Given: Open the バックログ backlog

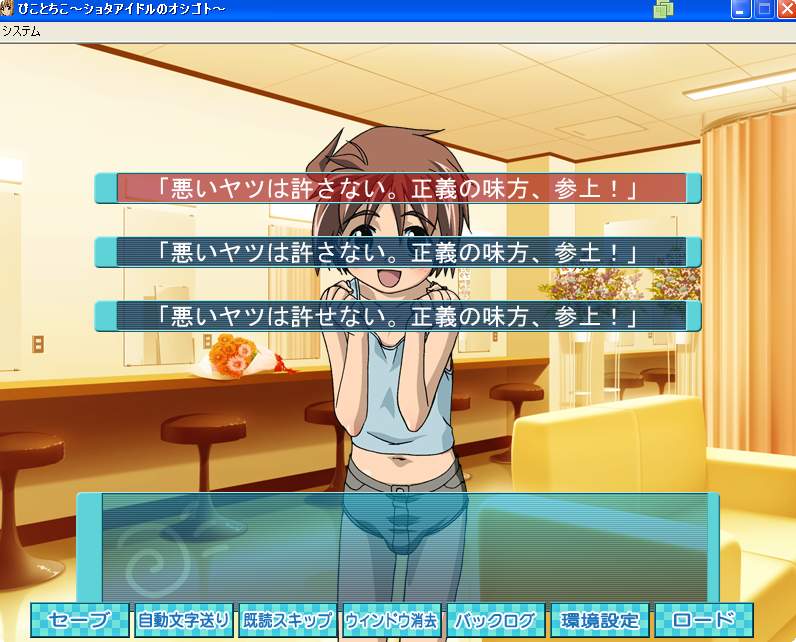Looking at the screenshot, I should tap(496, 620).
